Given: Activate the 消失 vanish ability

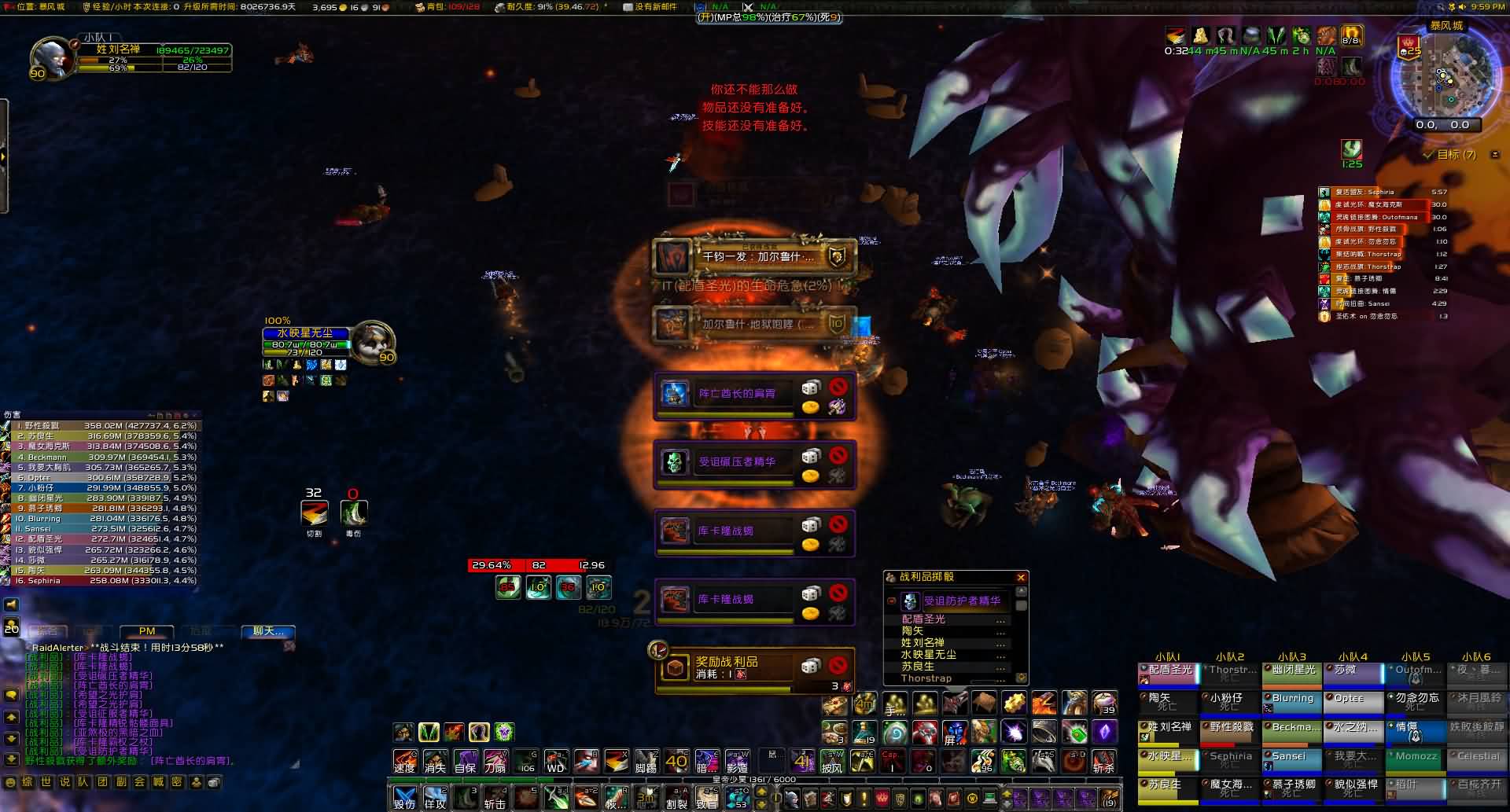Looking at the screenshot, I should click(x=435, y=762).
